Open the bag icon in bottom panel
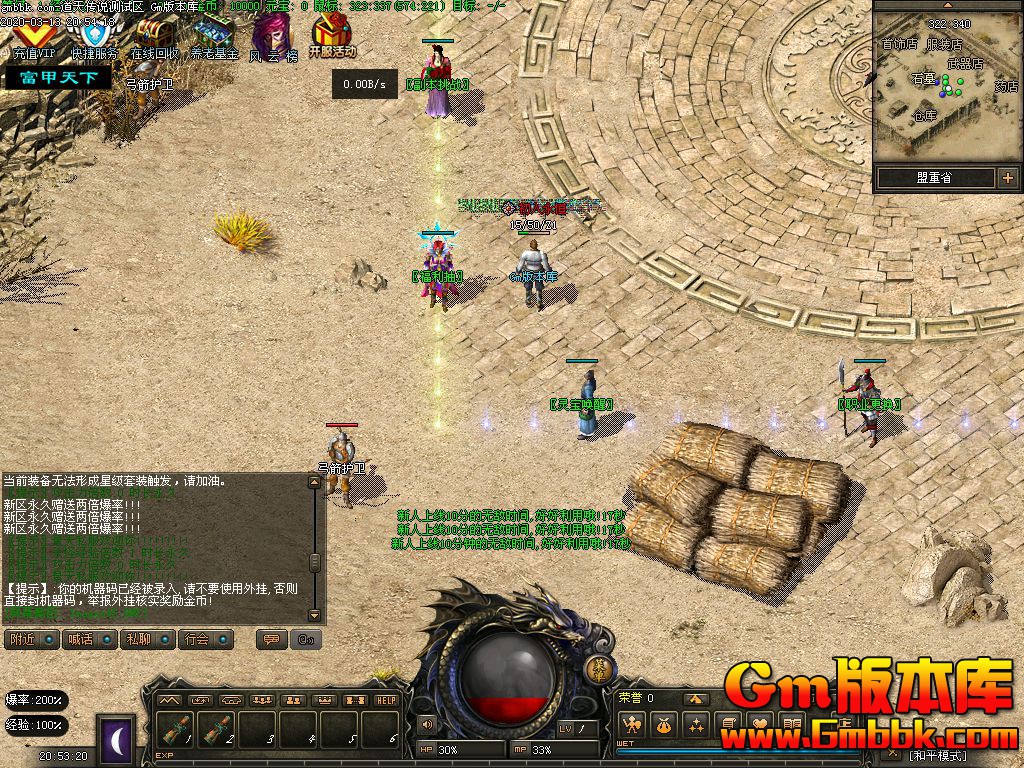1024x768 pixels. click(661, 724)
